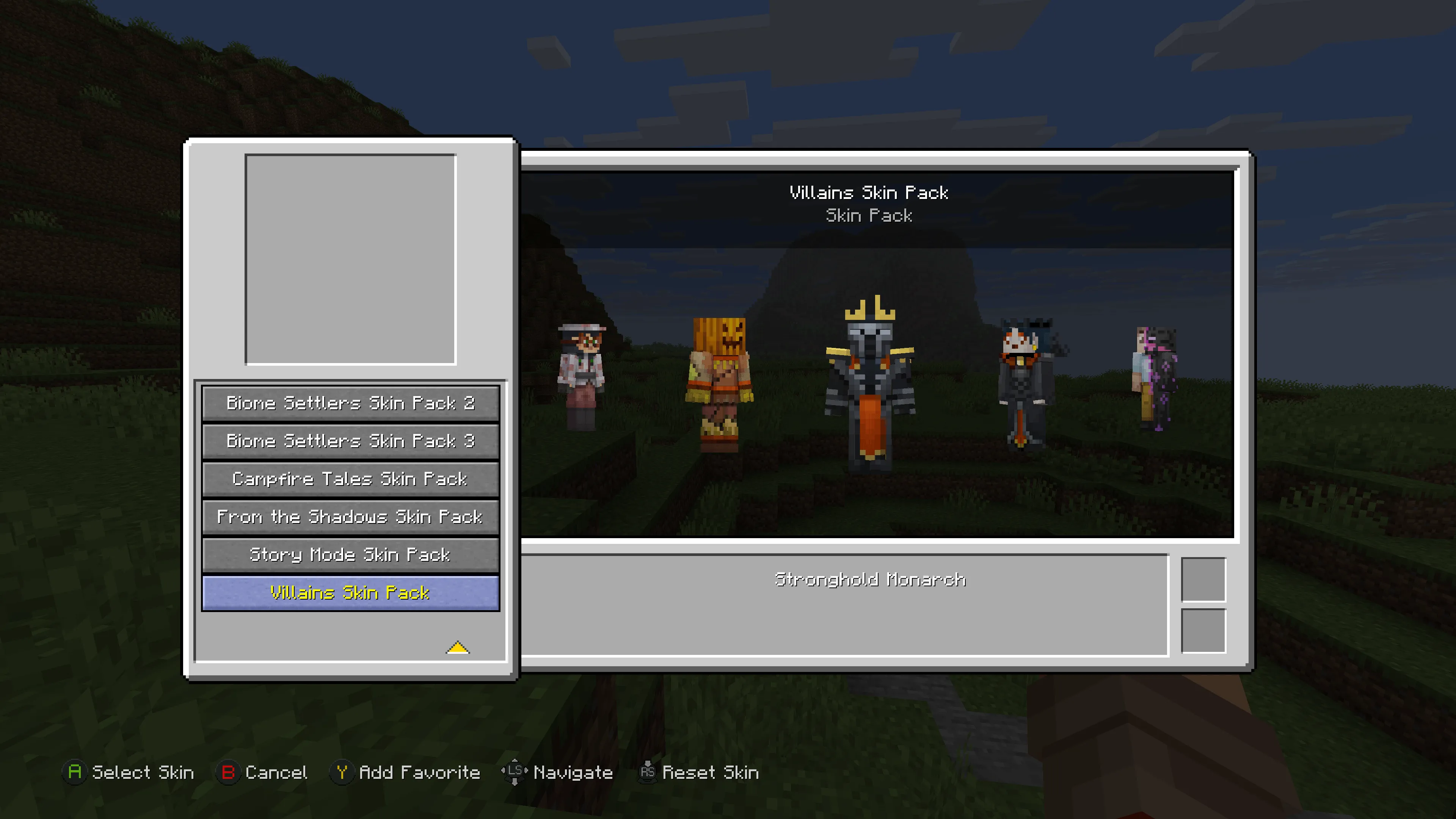This screenshot has width=1456, height=819.
Task: Open the Biome Settlers Skin Pack 2
Action: click(350, 403)
